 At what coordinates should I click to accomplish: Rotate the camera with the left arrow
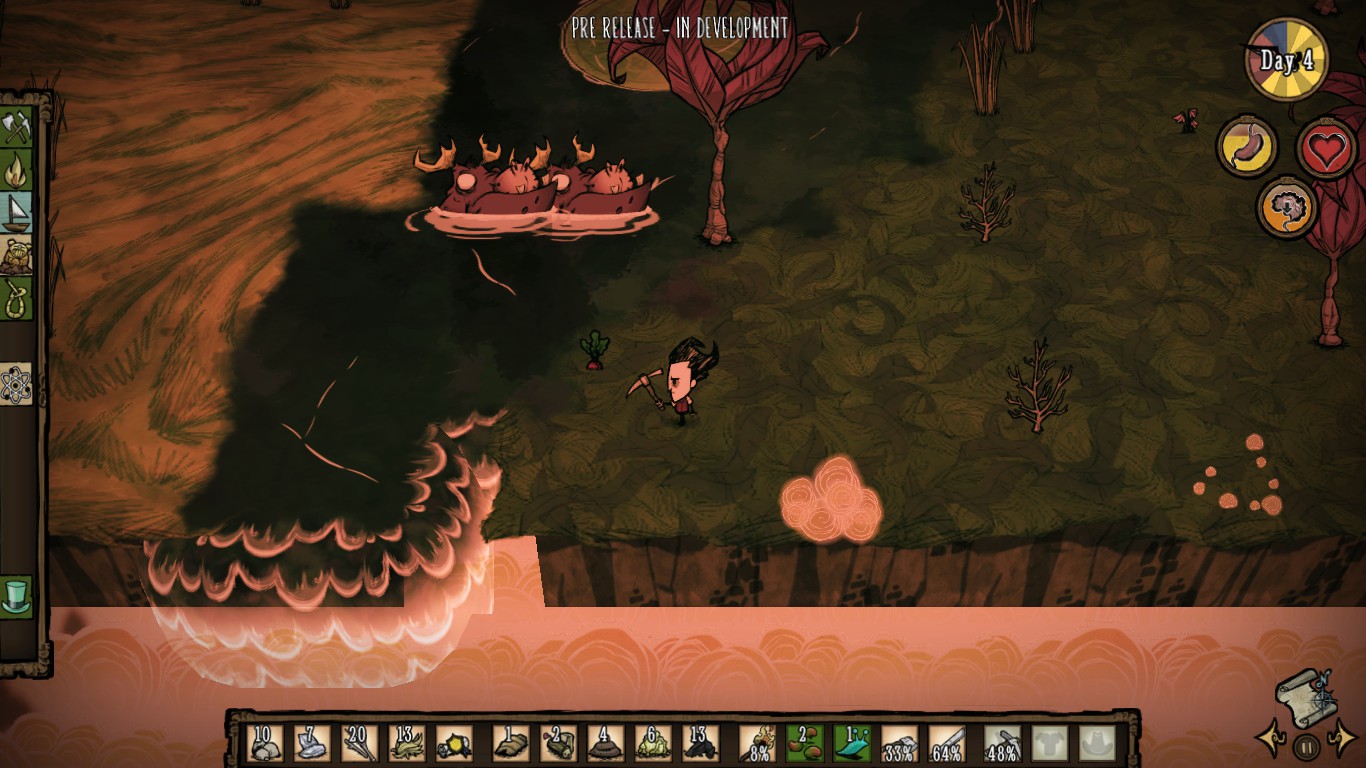tap(1271, 741)
